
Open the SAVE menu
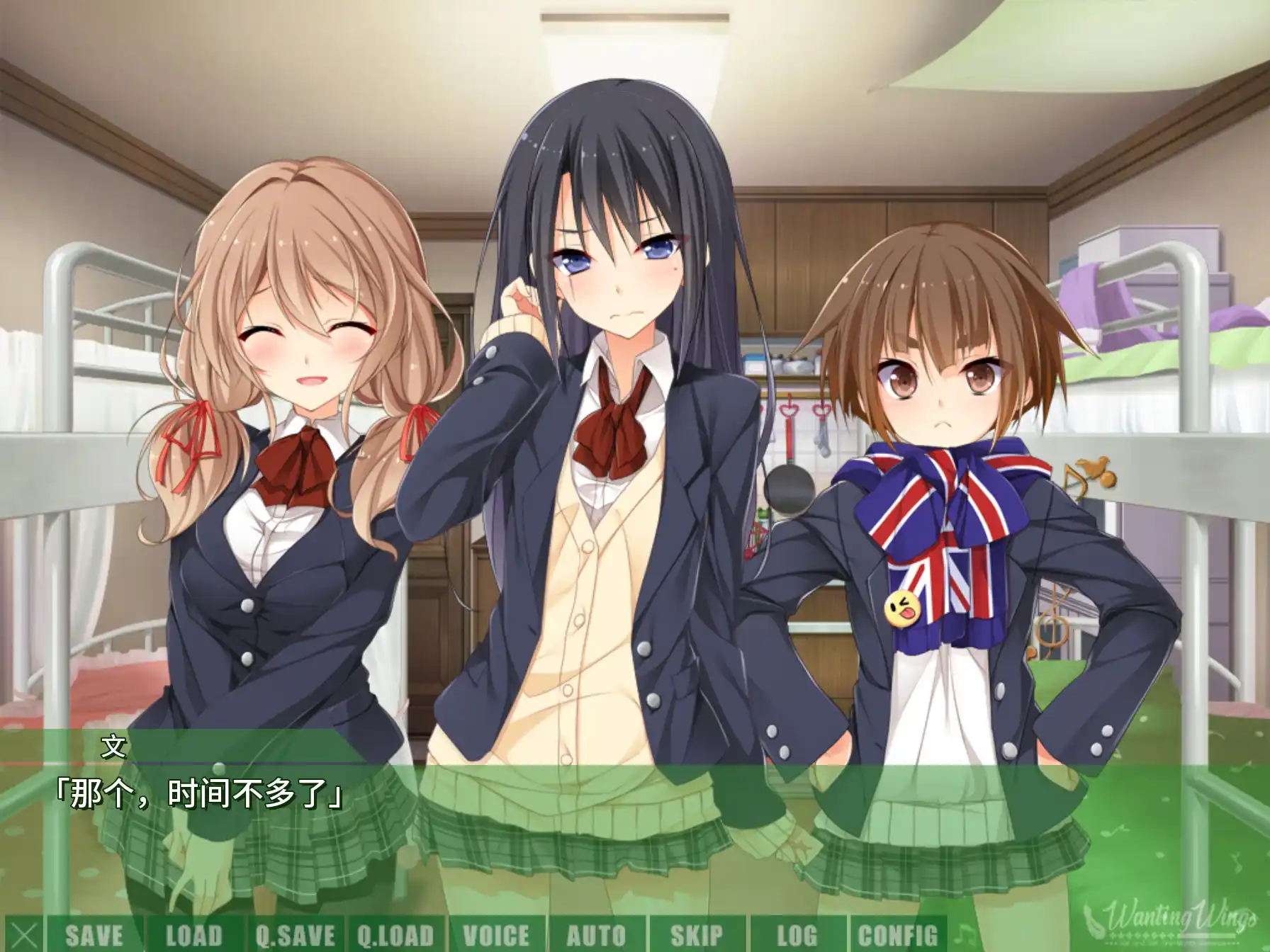pyautogui.click(x=94, y=934)
